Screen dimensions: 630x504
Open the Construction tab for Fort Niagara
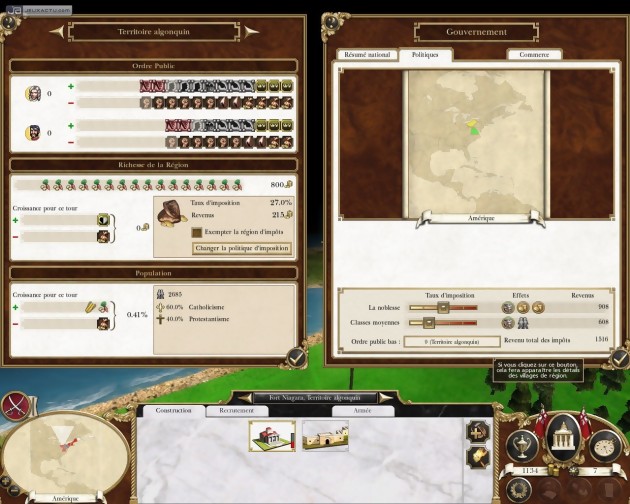coord(173,411)
